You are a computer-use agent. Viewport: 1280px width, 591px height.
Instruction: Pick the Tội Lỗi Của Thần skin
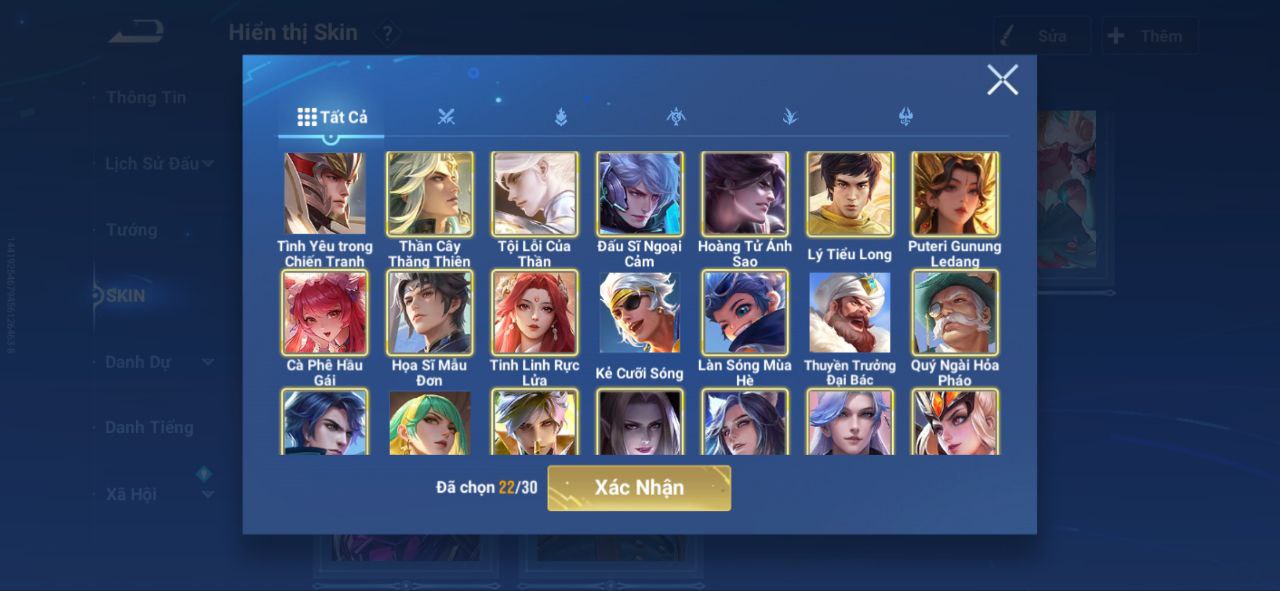click(535, 194)
